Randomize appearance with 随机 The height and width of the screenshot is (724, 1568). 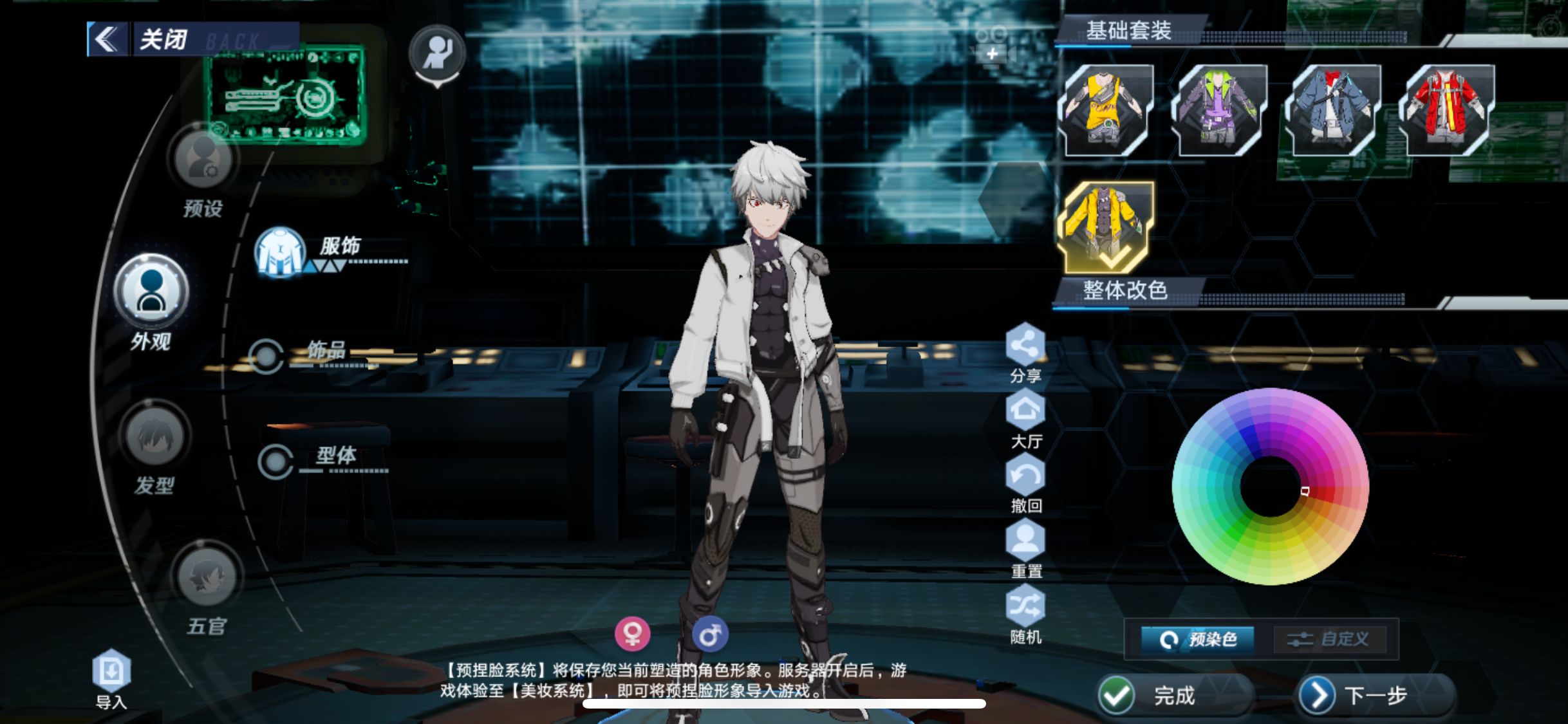(x=1025, y=607)
